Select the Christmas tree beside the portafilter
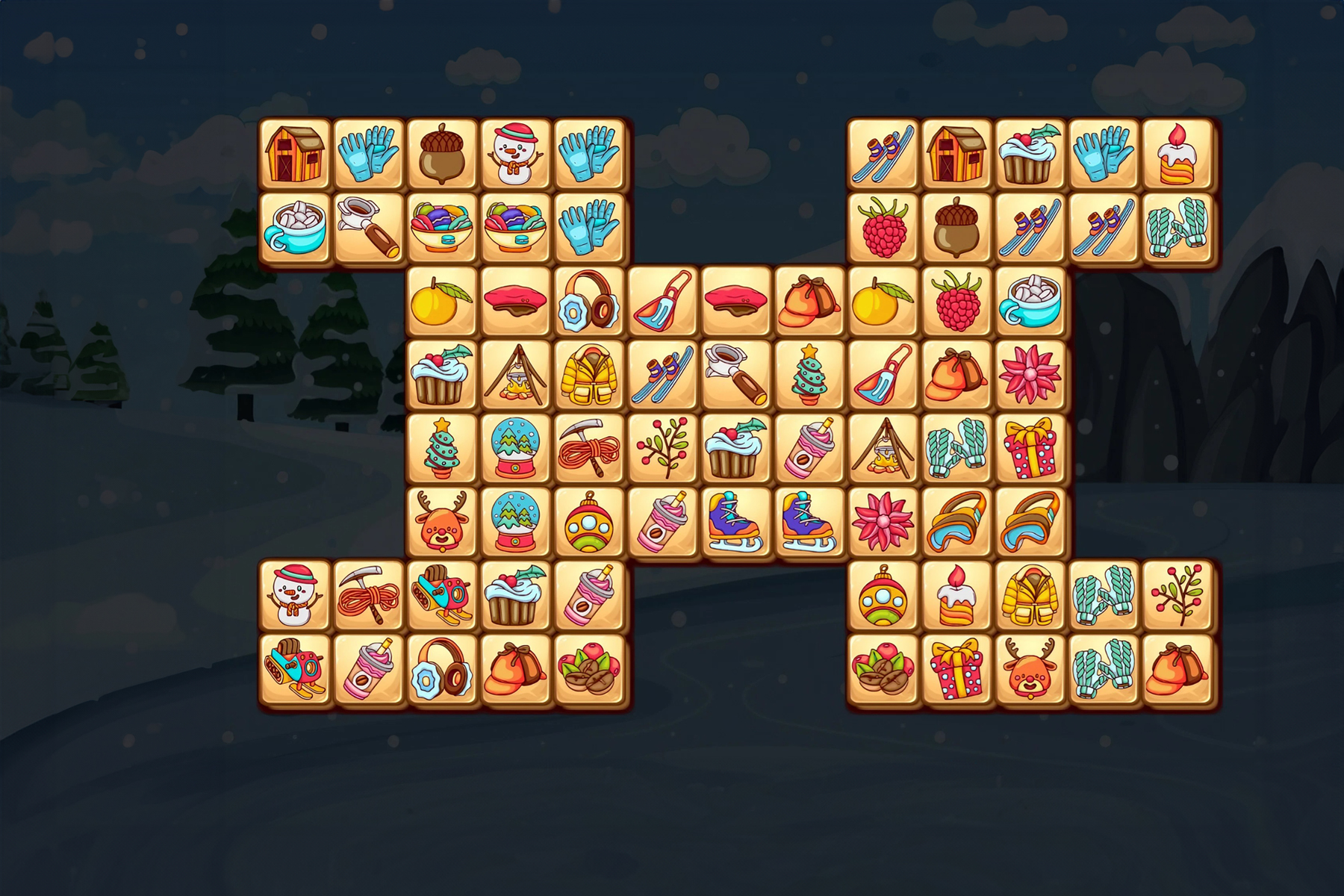Screen dimensions: 1344x896 [x=810, y=374]
